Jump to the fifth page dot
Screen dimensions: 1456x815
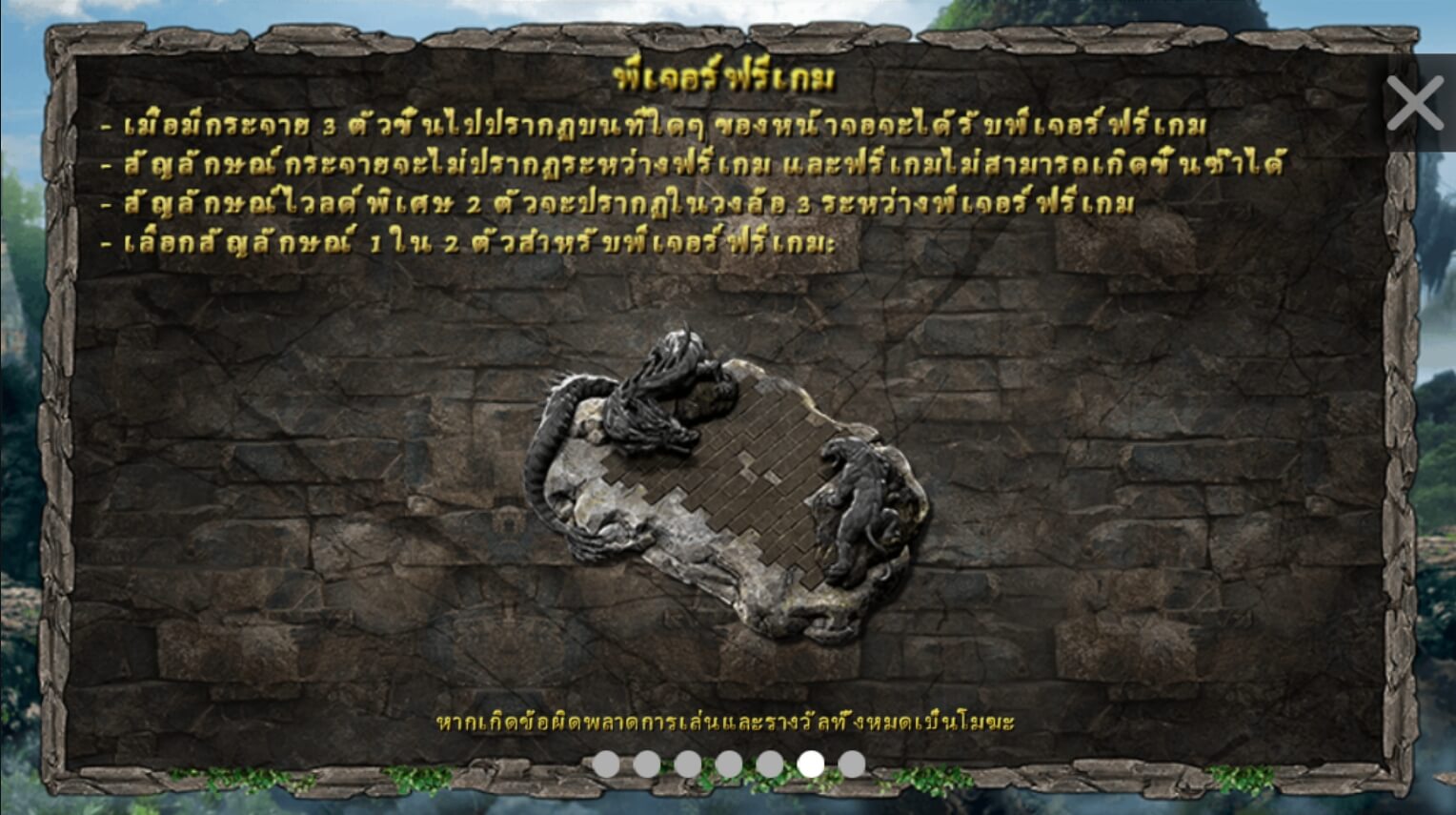click(x=768, y=763)
